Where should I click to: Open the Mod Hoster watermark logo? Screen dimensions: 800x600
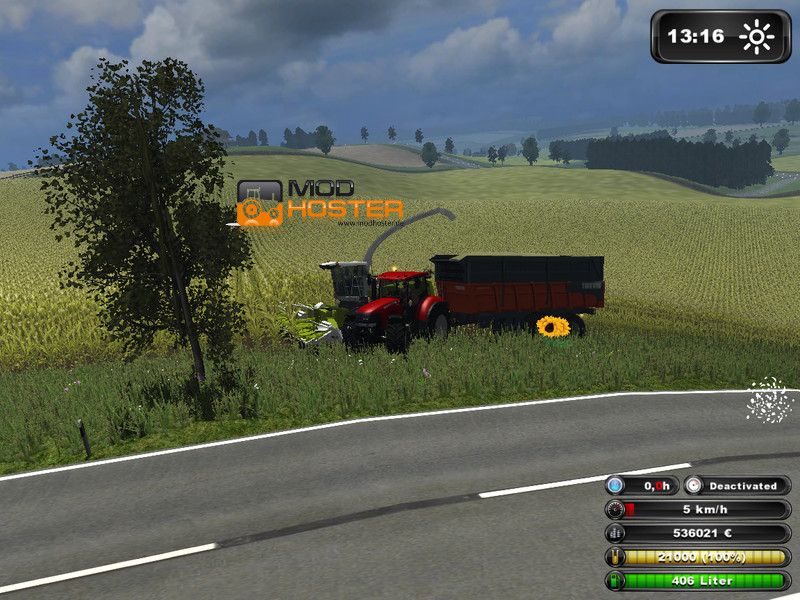(320, 202)
